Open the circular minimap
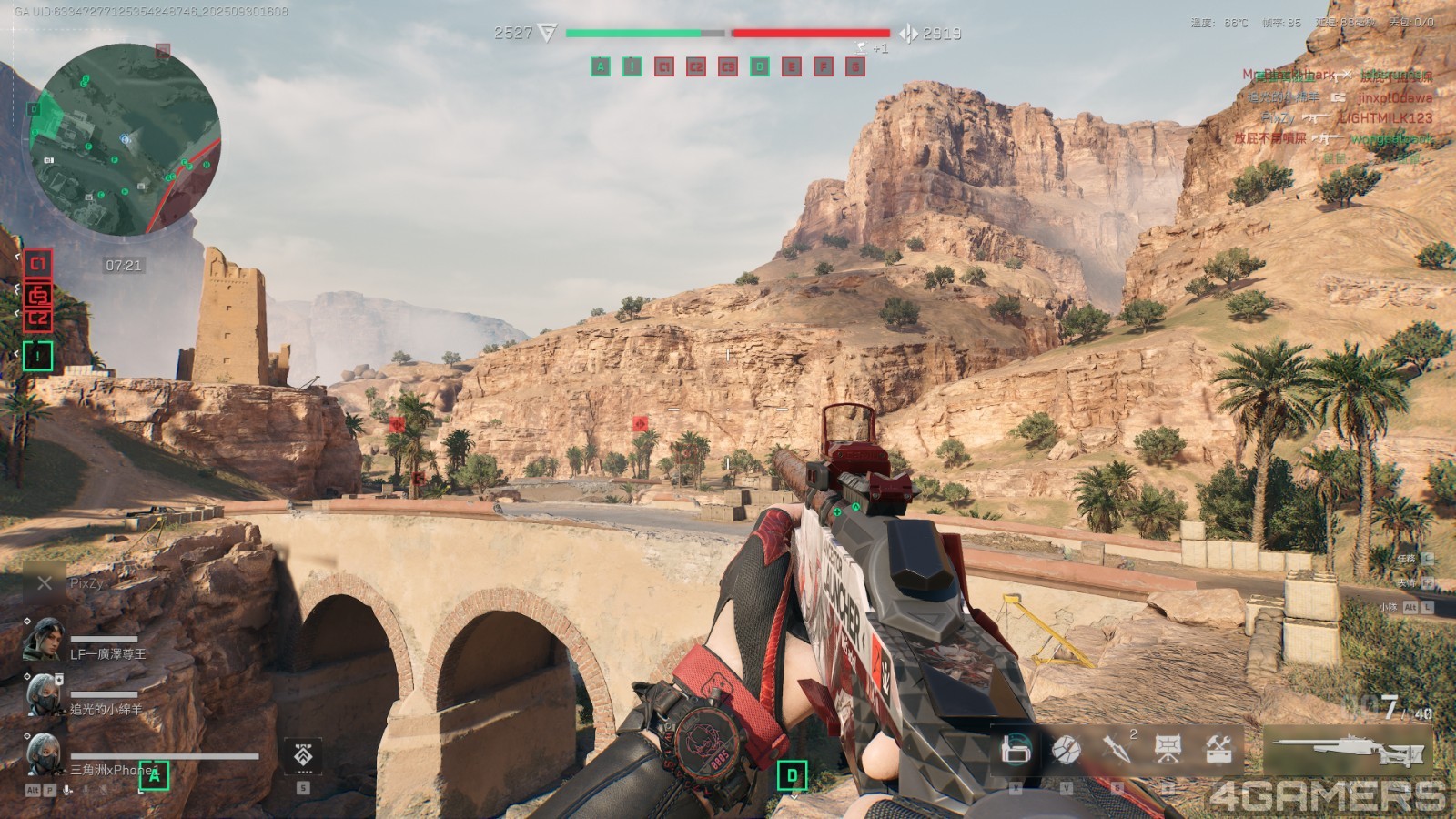Screen dimensions: 1456x819 tap(126, 139)
